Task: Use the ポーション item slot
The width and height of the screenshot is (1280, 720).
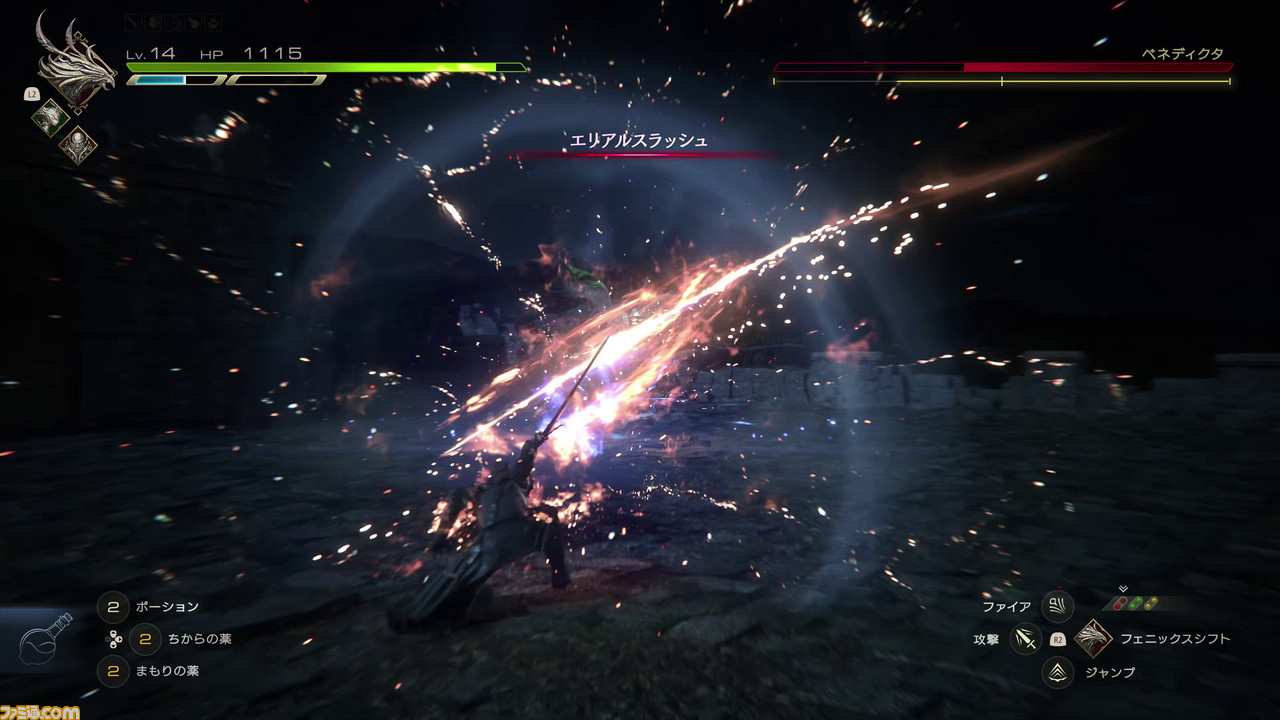Action: 113,606
